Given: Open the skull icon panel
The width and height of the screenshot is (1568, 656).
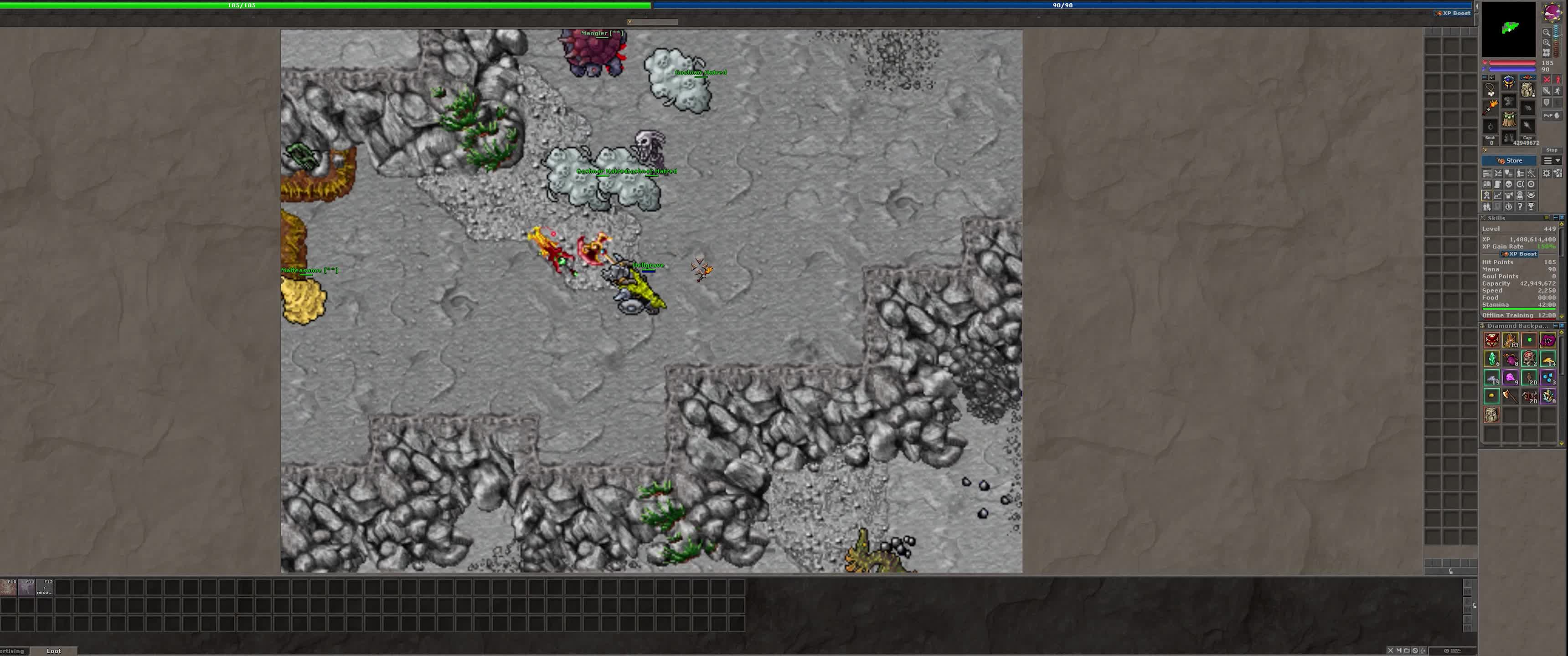Looking at the screenshot, I should click(x=1509, y=184).
